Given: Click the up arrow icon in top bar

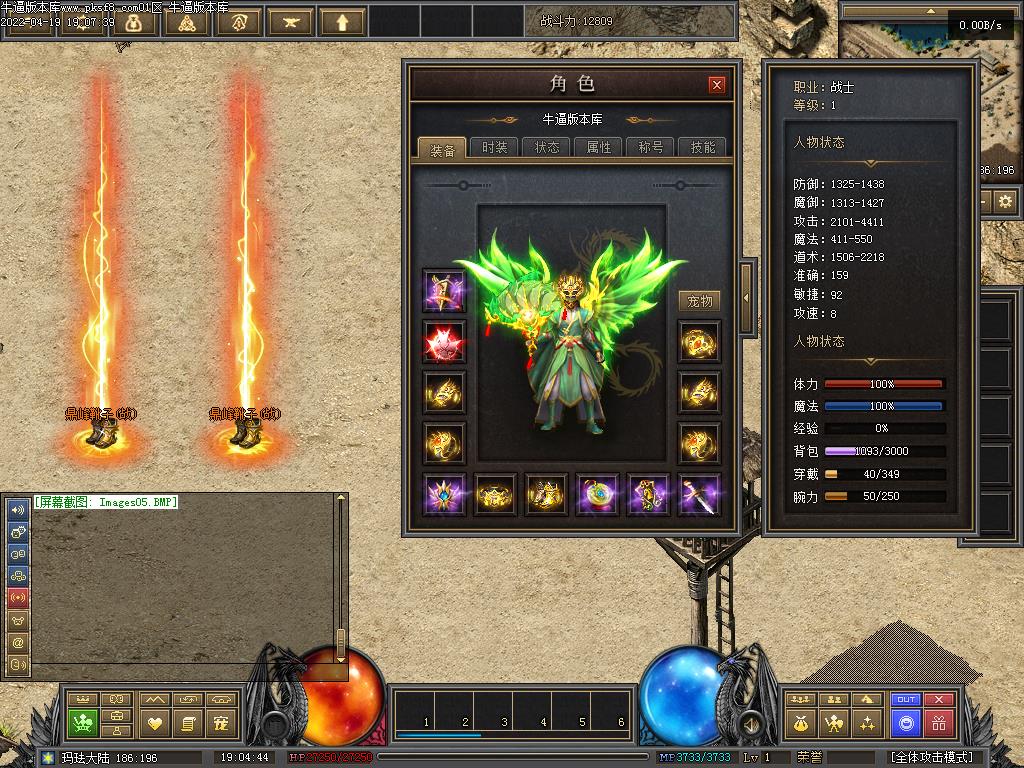Looking at the screenshot, I should [x=343, y=22].
